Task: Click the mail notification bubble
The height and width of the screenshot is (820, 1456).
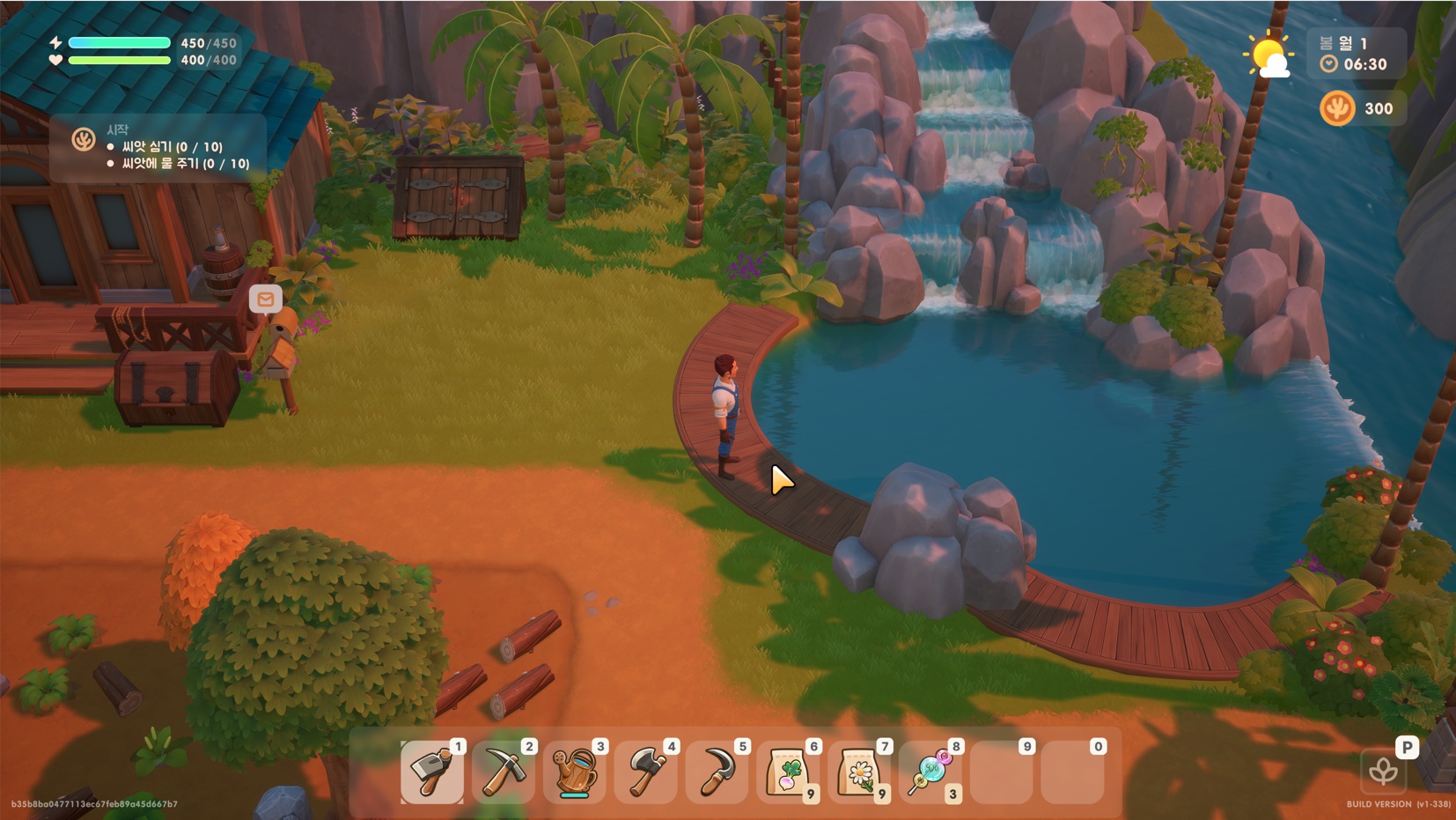Action: pos(265,299)
